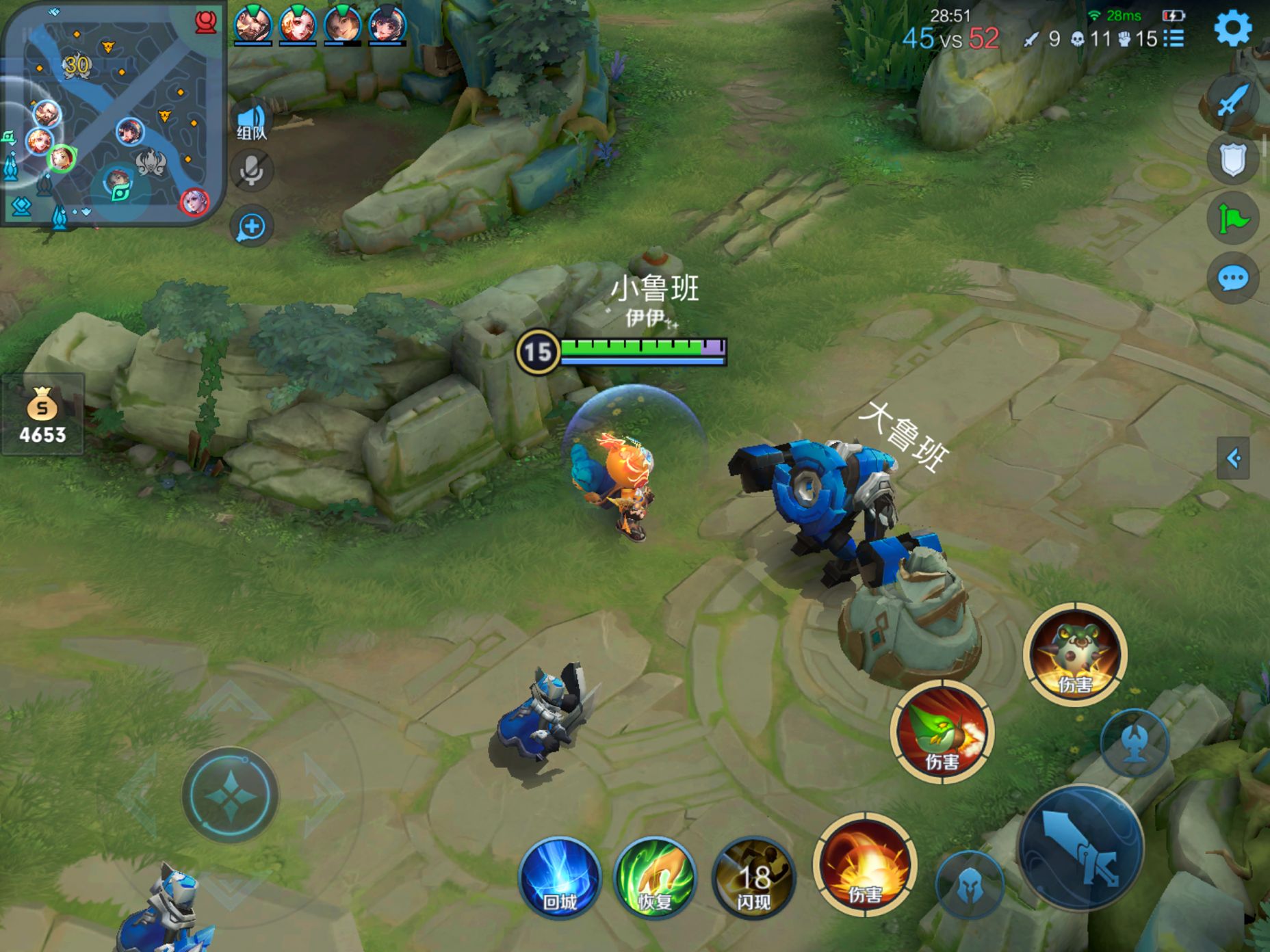Send the gather signal with green flag
1270x952 pixels.
[1232, 219]
